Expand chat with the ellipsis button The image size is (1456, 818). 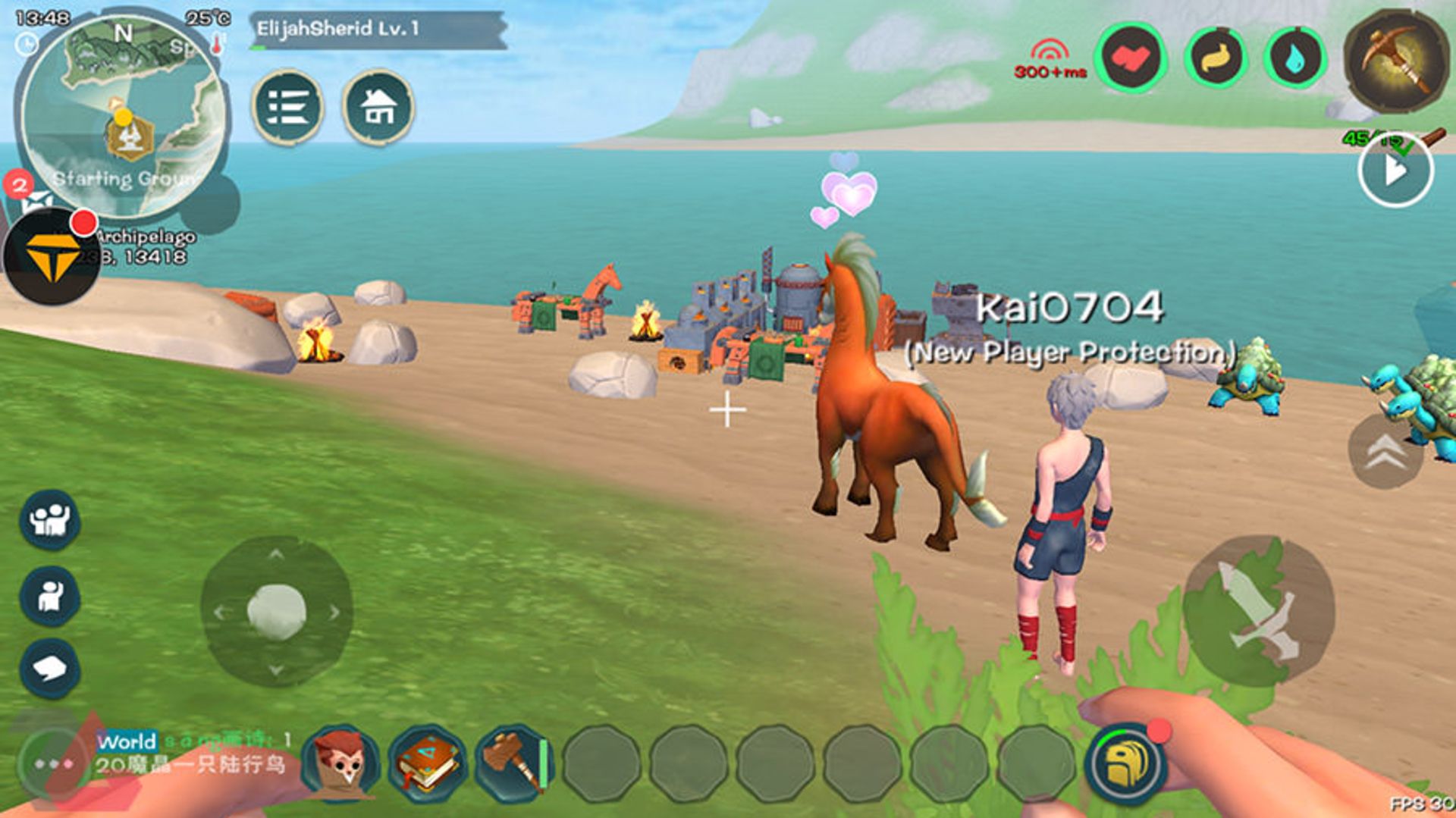(x=53, y=763)
